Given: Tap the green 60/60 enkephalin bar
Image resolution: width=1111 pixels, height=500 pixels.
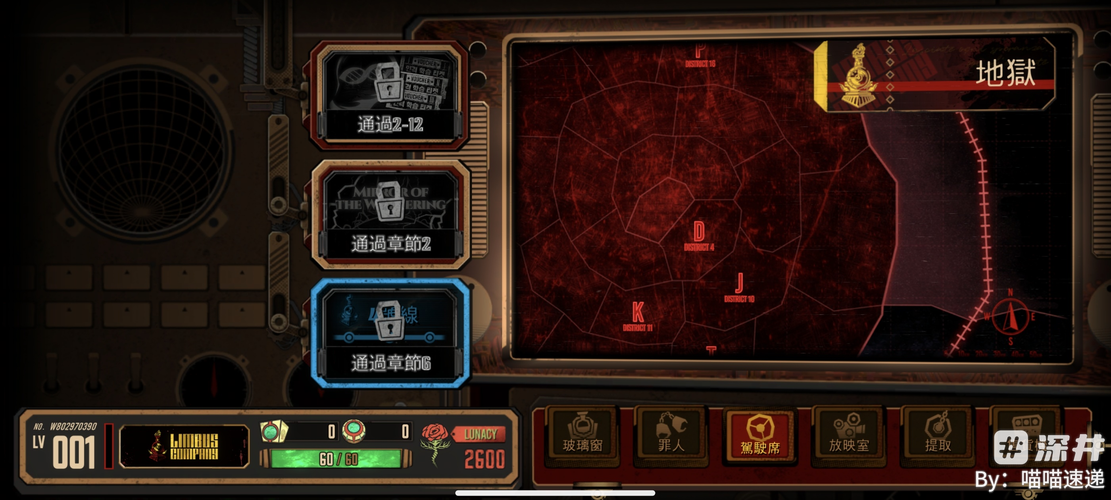Looking at the screenshot, I should click(x=336, y=458).
